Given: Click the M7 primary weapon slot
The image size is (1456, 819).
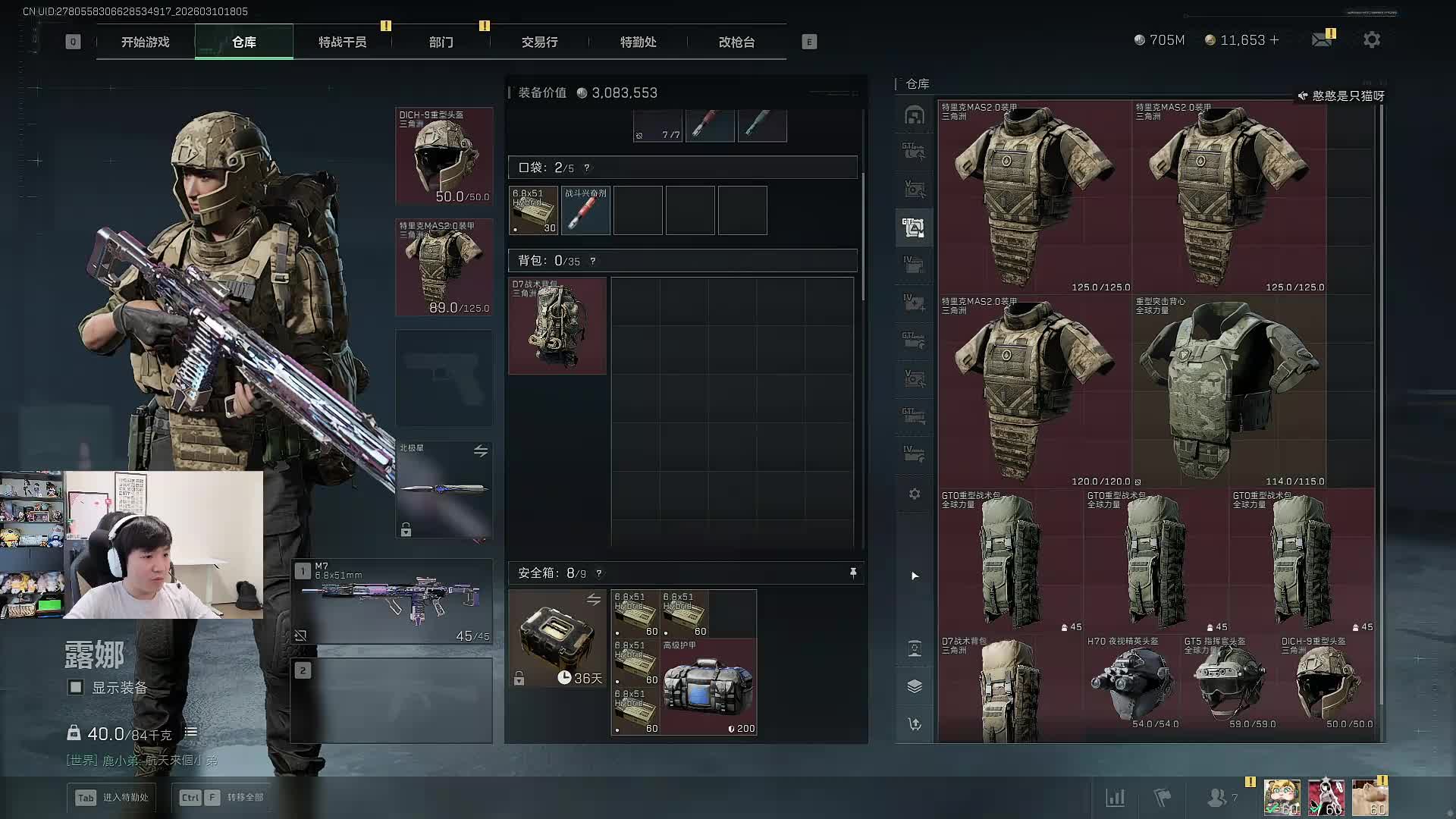Looking at the screenshot, I should click(392, 601).
